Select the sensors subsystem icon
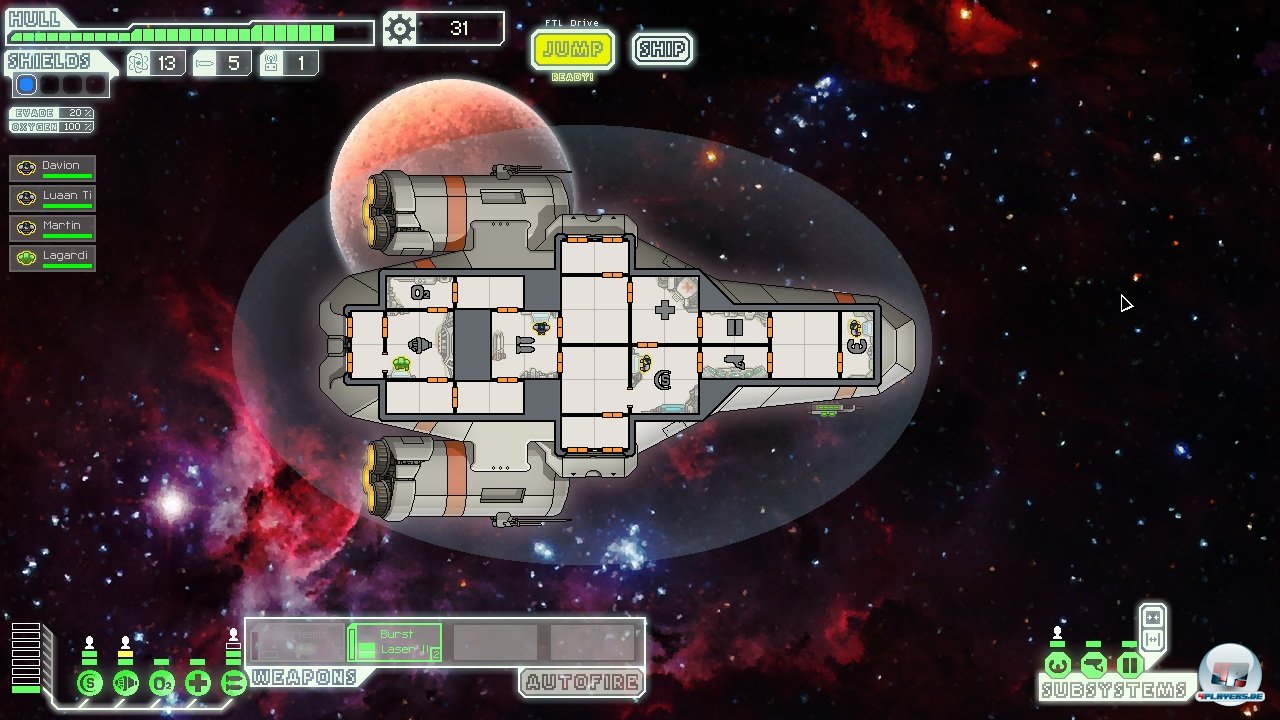The image size is (1280, 720). click(1093, 665)
